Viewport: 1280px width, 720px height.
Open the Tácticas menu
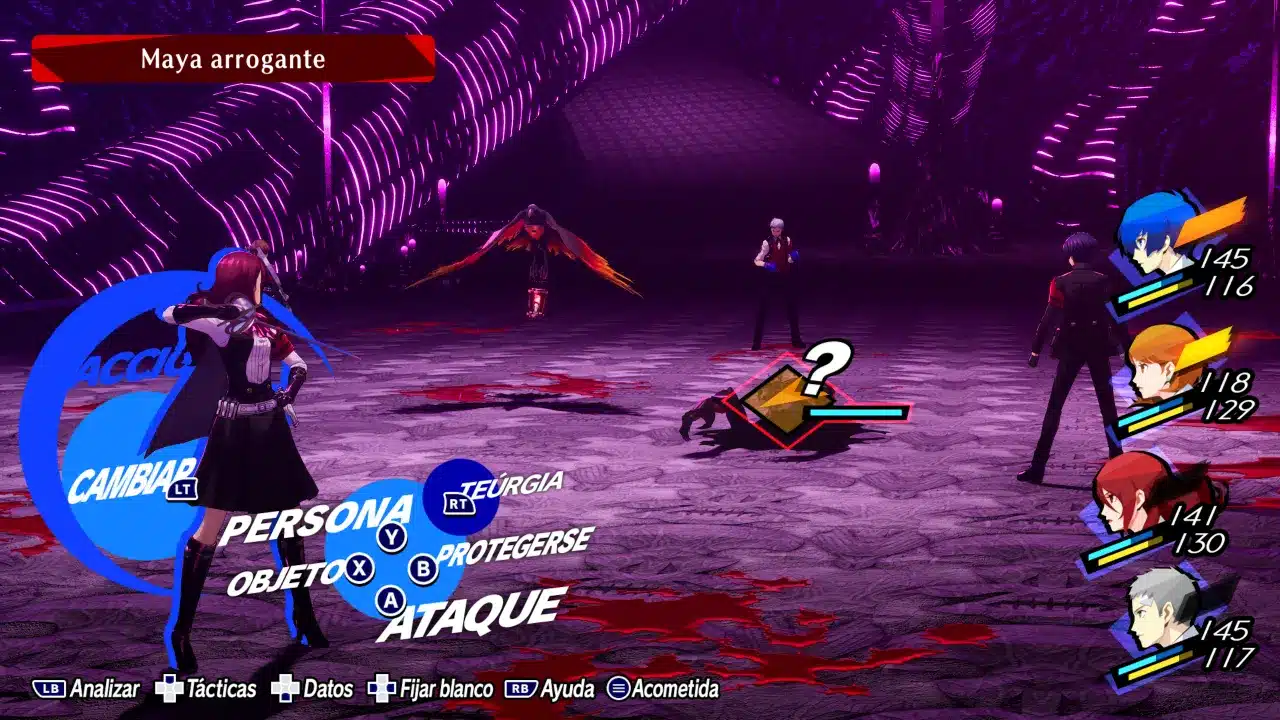pyautogui.click(x=206, y=689)
